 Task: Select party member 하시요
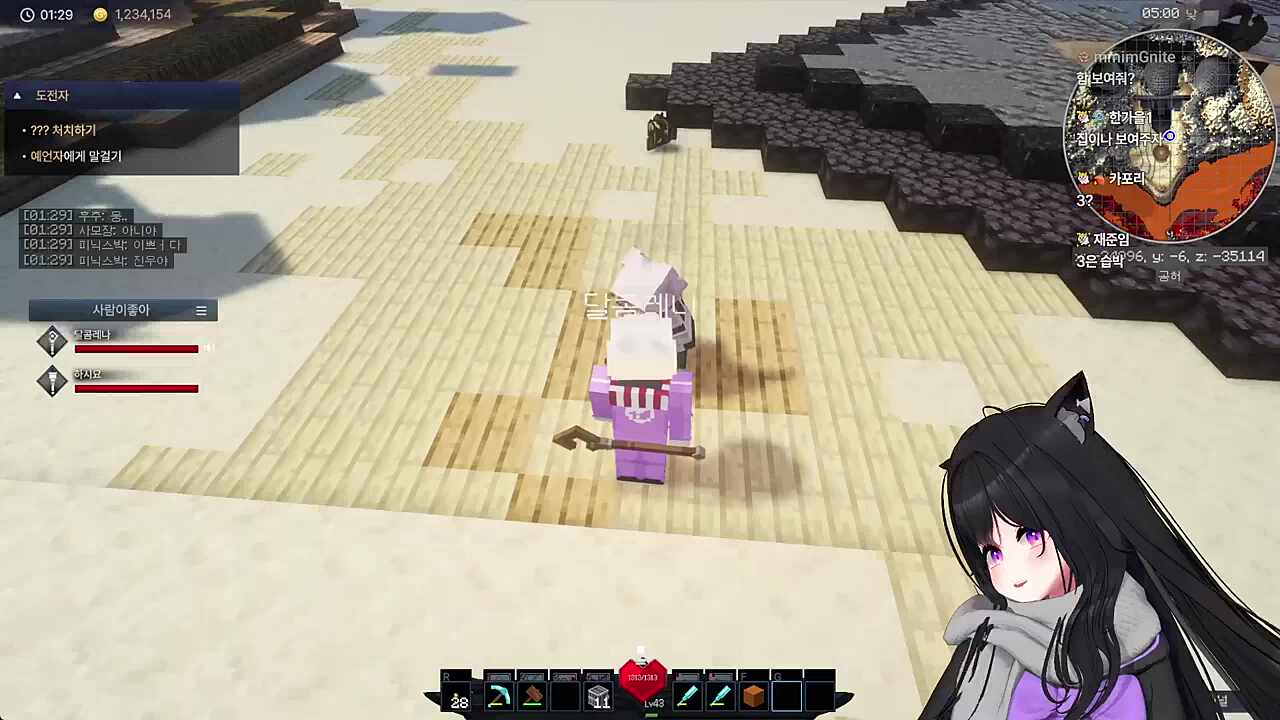(87, 375)
